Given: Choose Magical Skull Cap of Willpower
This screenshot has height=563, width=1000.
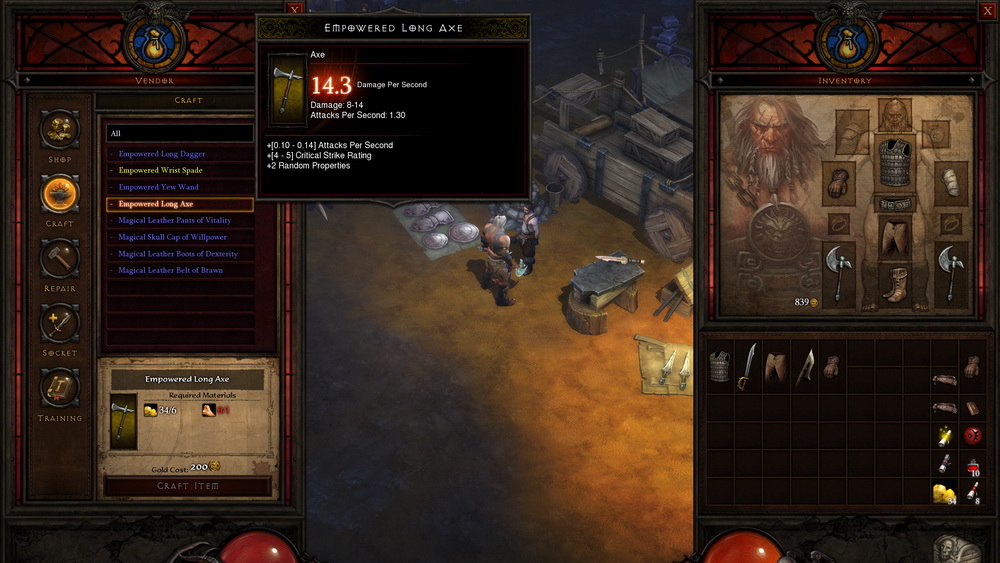Looking at the screenshot, I should click(172, 237).
